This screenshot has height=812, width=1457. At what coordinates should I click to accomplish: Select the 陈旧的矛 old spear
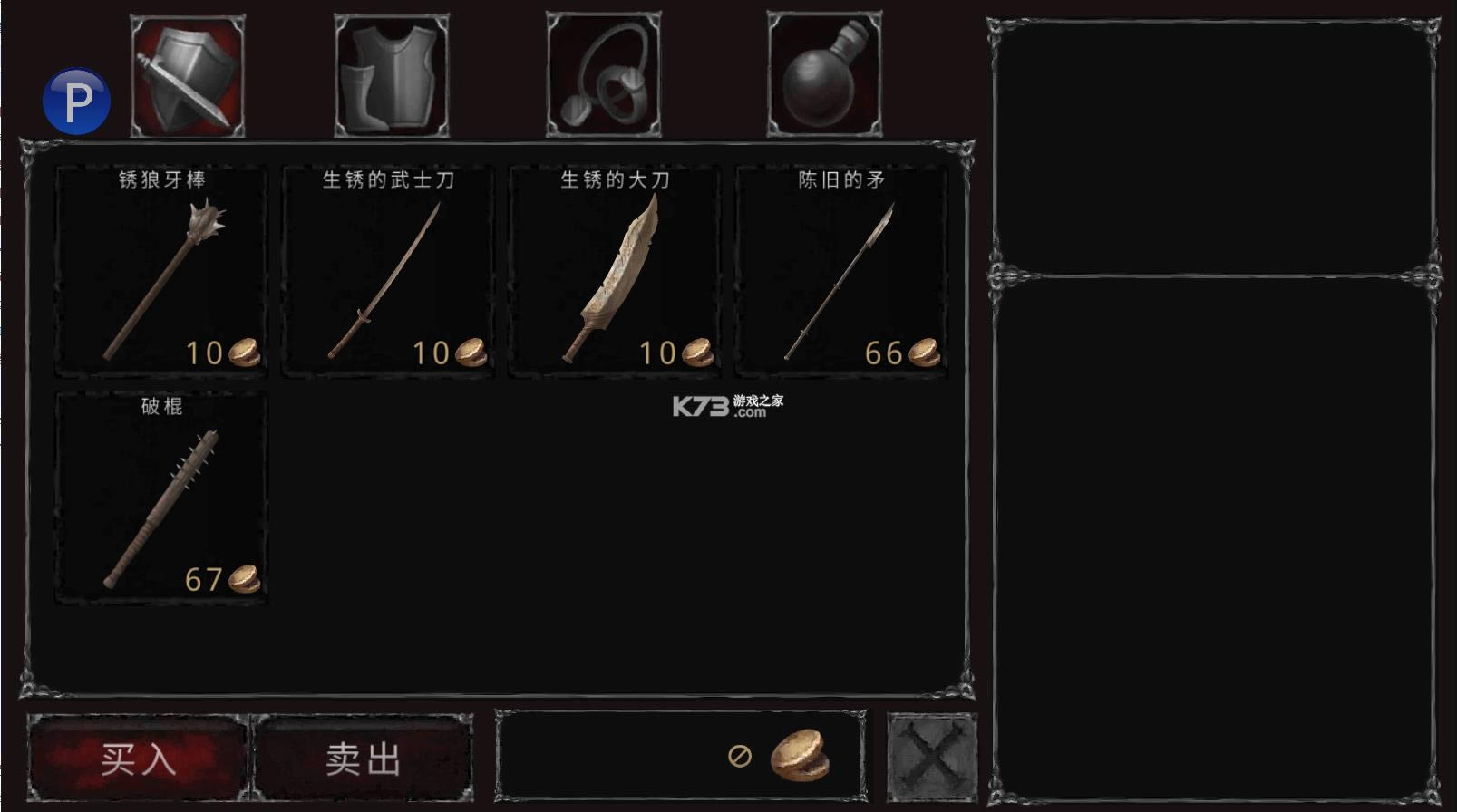pos(840,267)
